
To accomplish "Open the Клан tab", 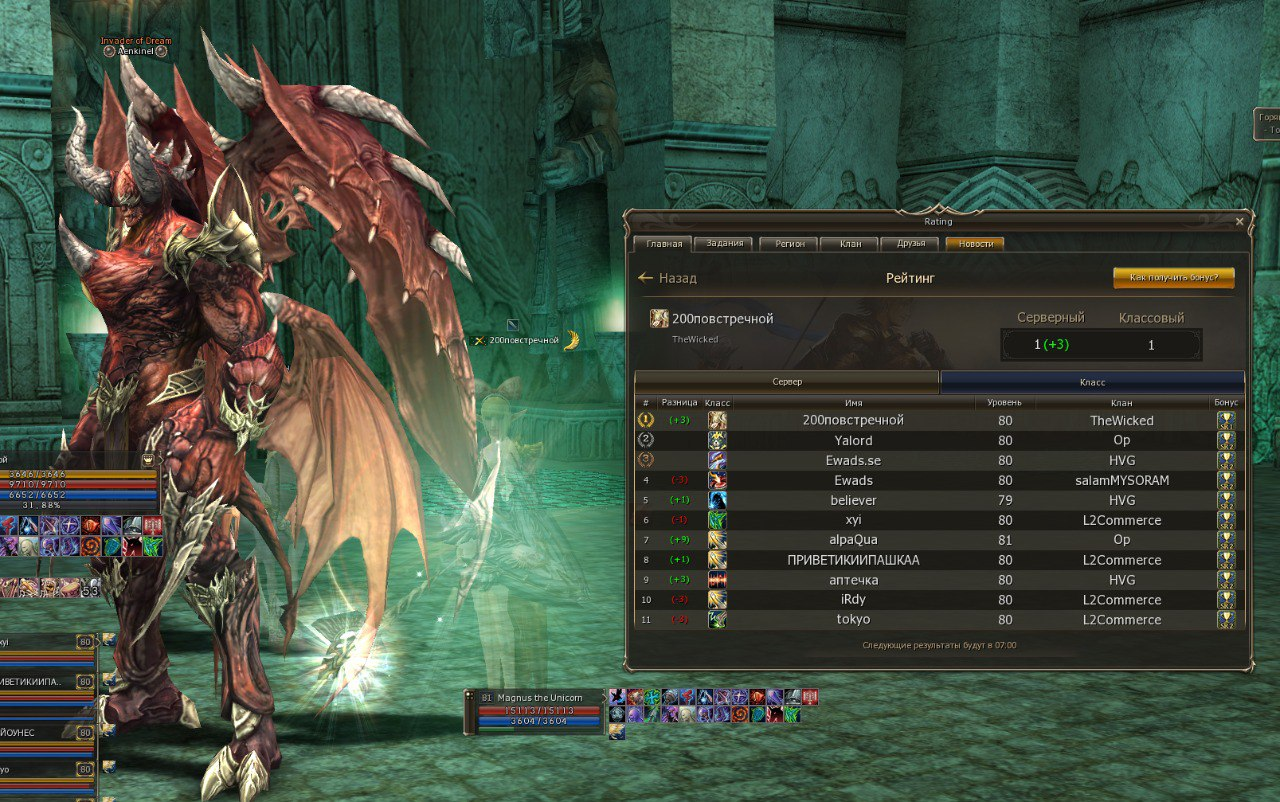I will [x=849, y=244].
